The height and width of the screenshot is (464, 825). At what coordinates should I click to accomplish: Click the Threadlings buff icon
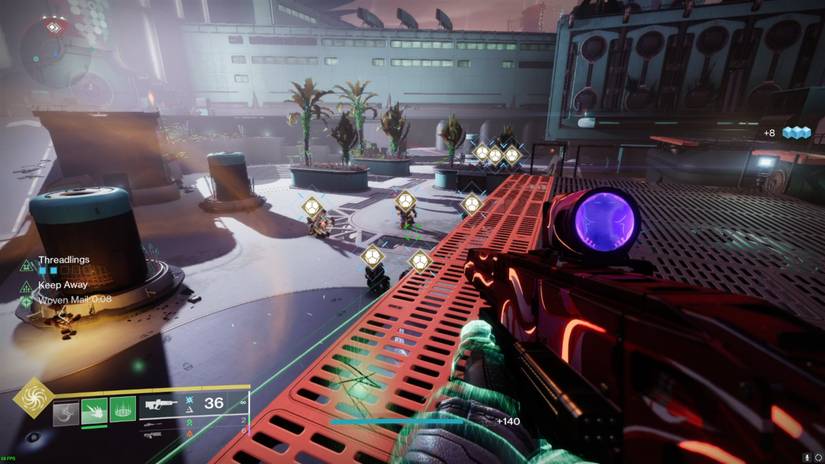pyautogui.click(x=27, y=265)
